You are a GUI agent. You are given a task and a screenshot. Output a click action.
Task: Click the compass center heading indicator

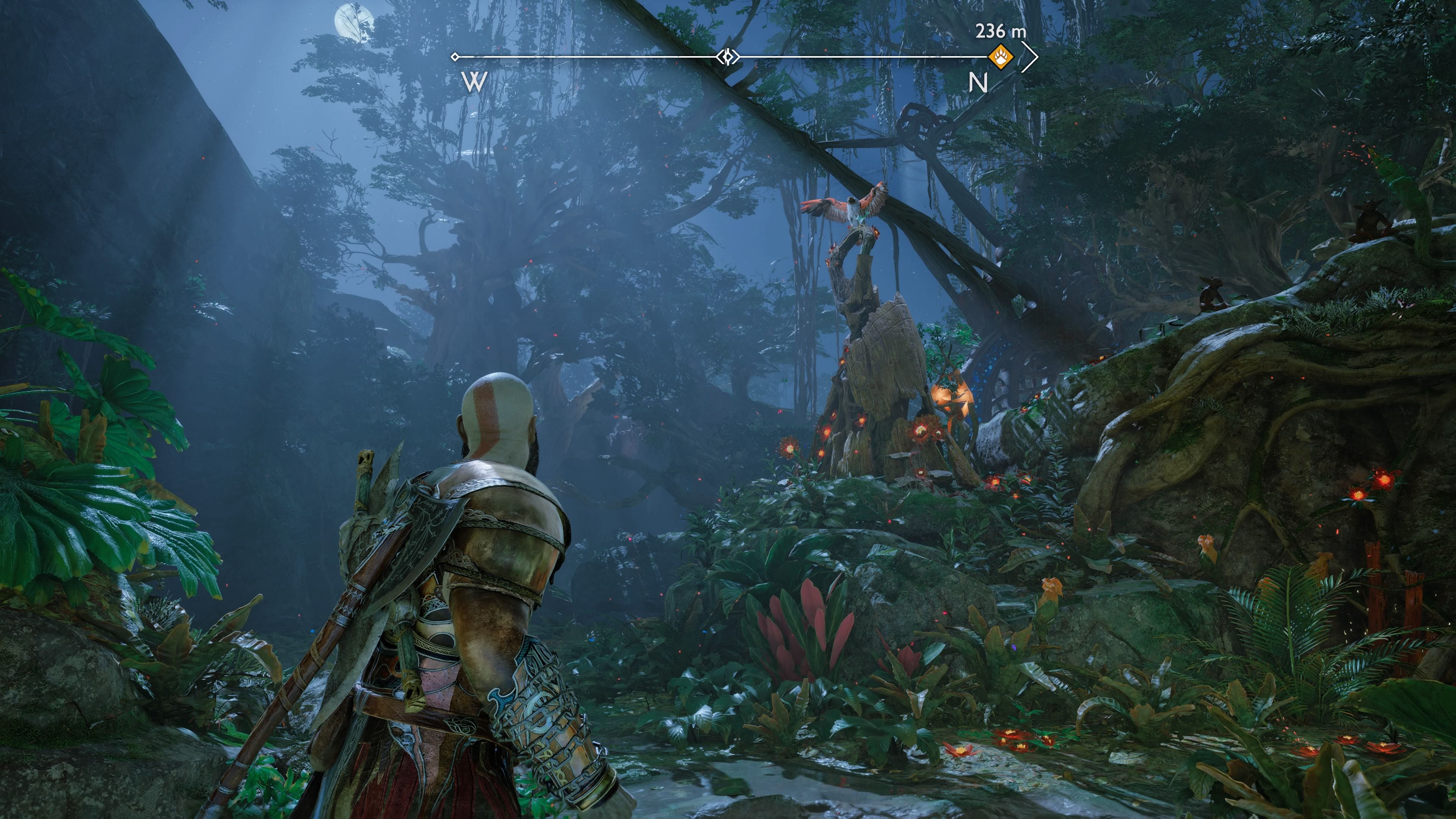click(728, 57)
